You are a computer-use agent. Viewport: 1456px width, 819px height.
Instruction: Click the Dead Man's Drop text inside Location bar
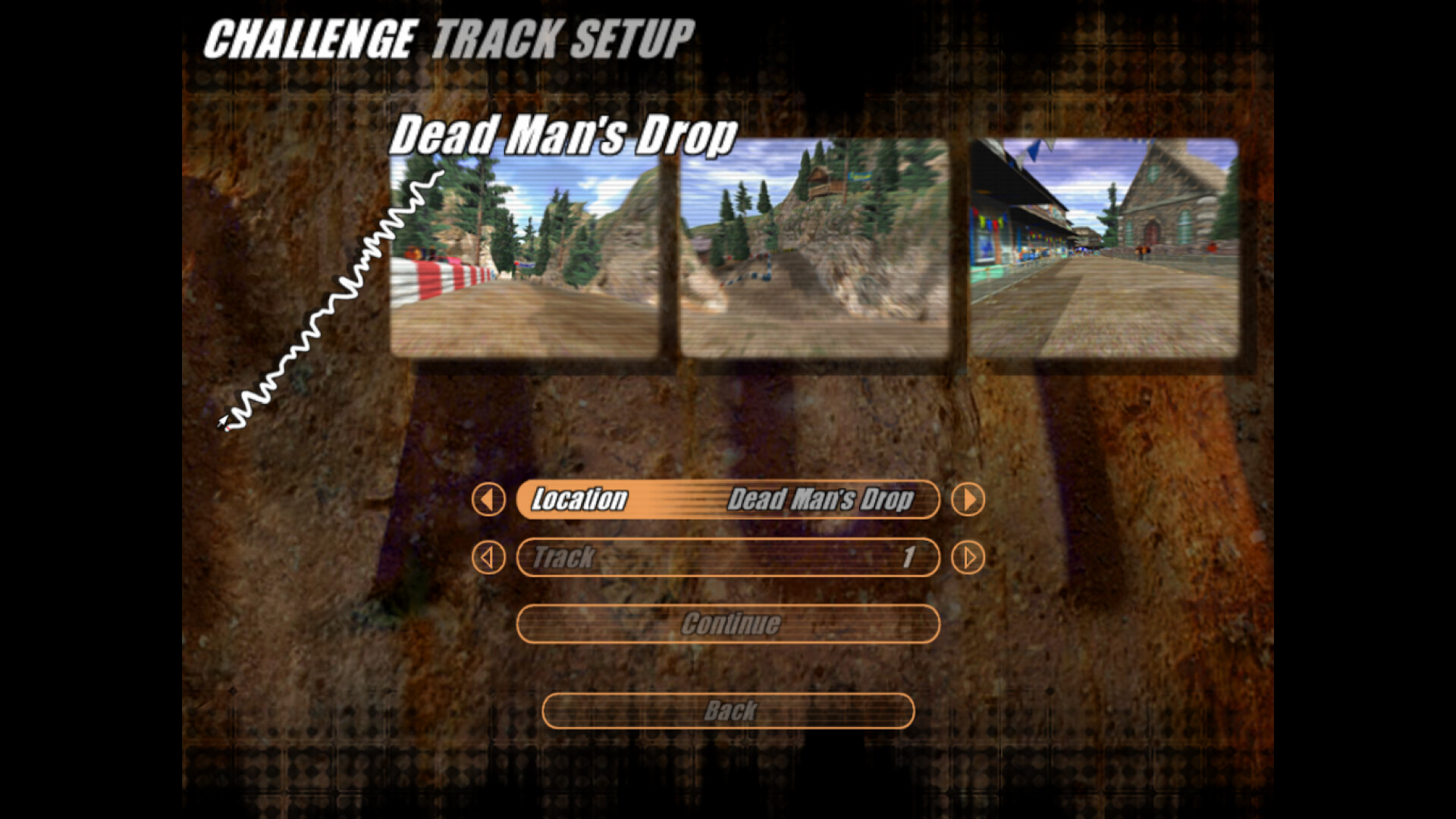823,500
